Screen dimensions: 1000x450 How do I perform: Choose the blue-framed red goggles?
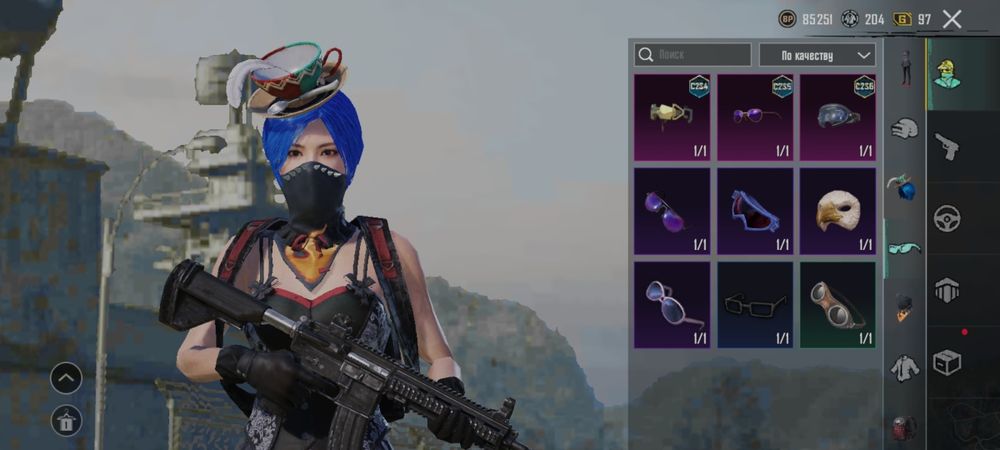(x=755, y=211)
